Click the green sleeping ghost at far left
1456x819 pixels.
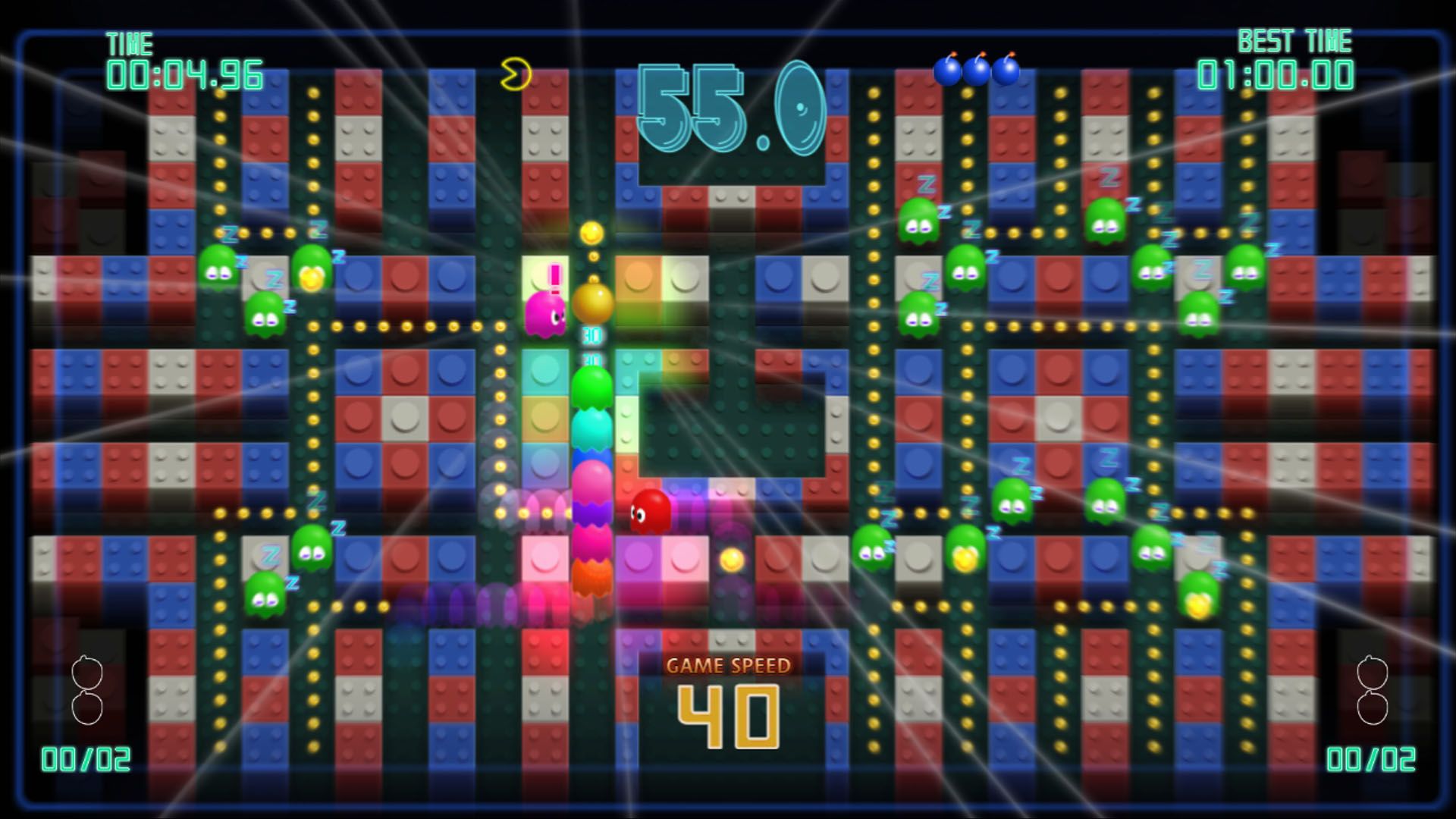[x=220, y=269]
